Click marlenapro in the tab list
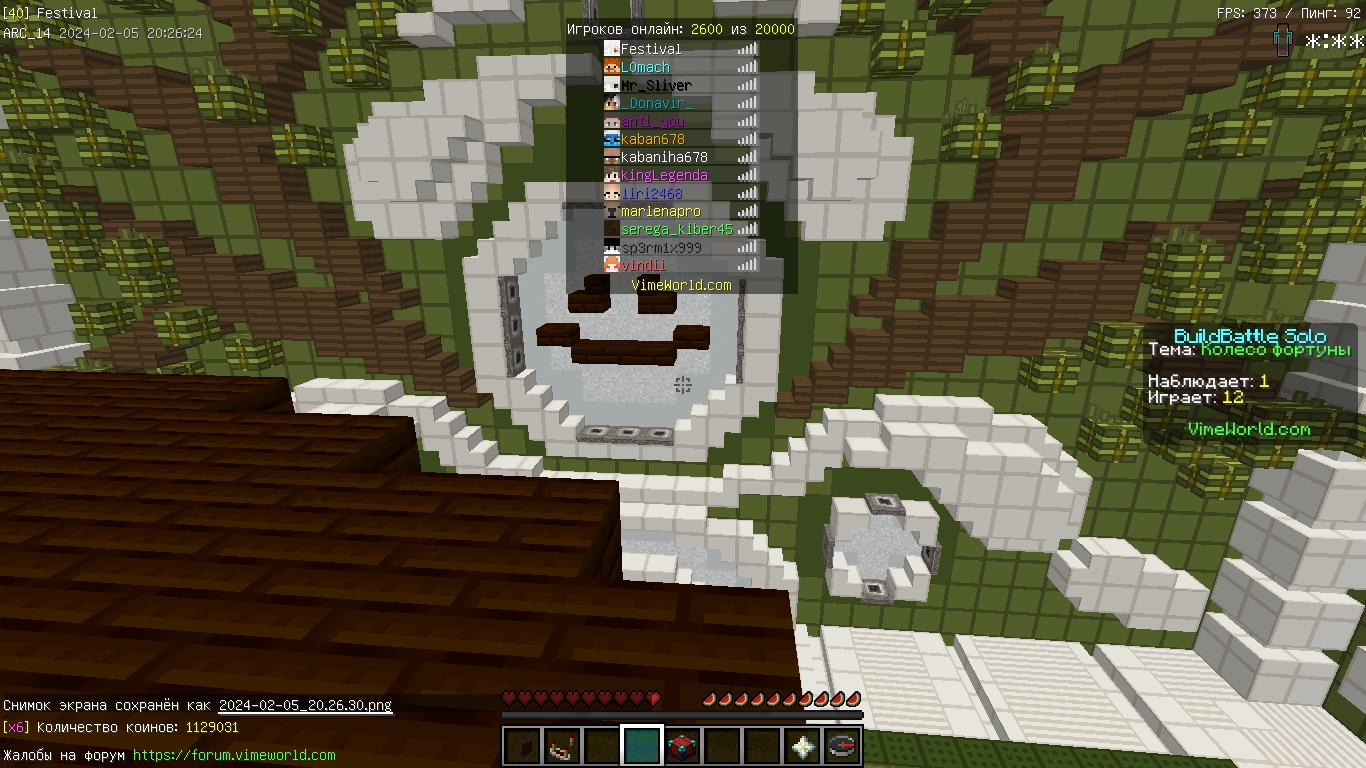This screenshot has width=1366, height=768. (x=660, y=211)
